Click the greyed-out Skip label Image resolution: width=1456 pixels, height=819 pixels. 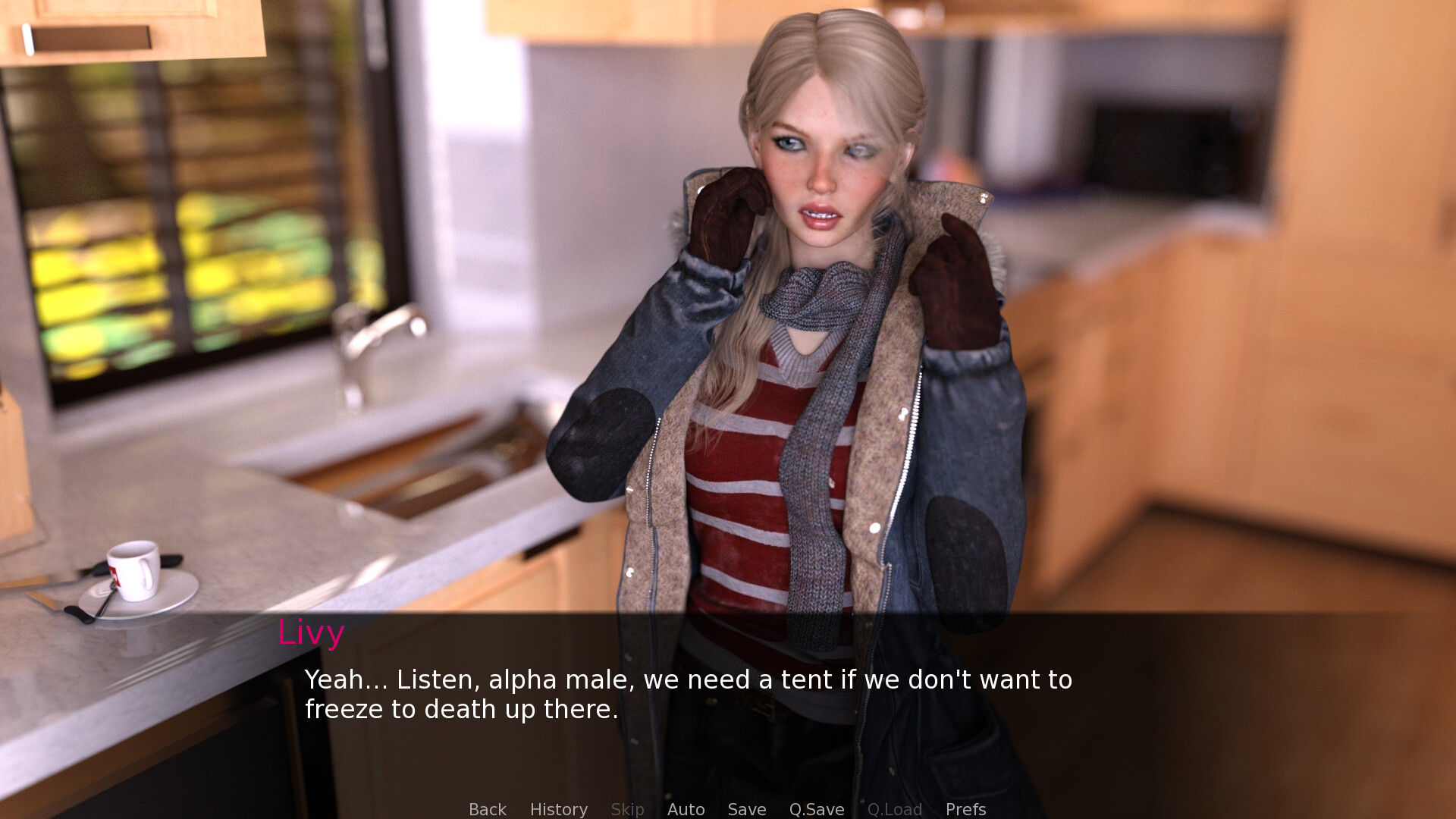pos(626,809)
